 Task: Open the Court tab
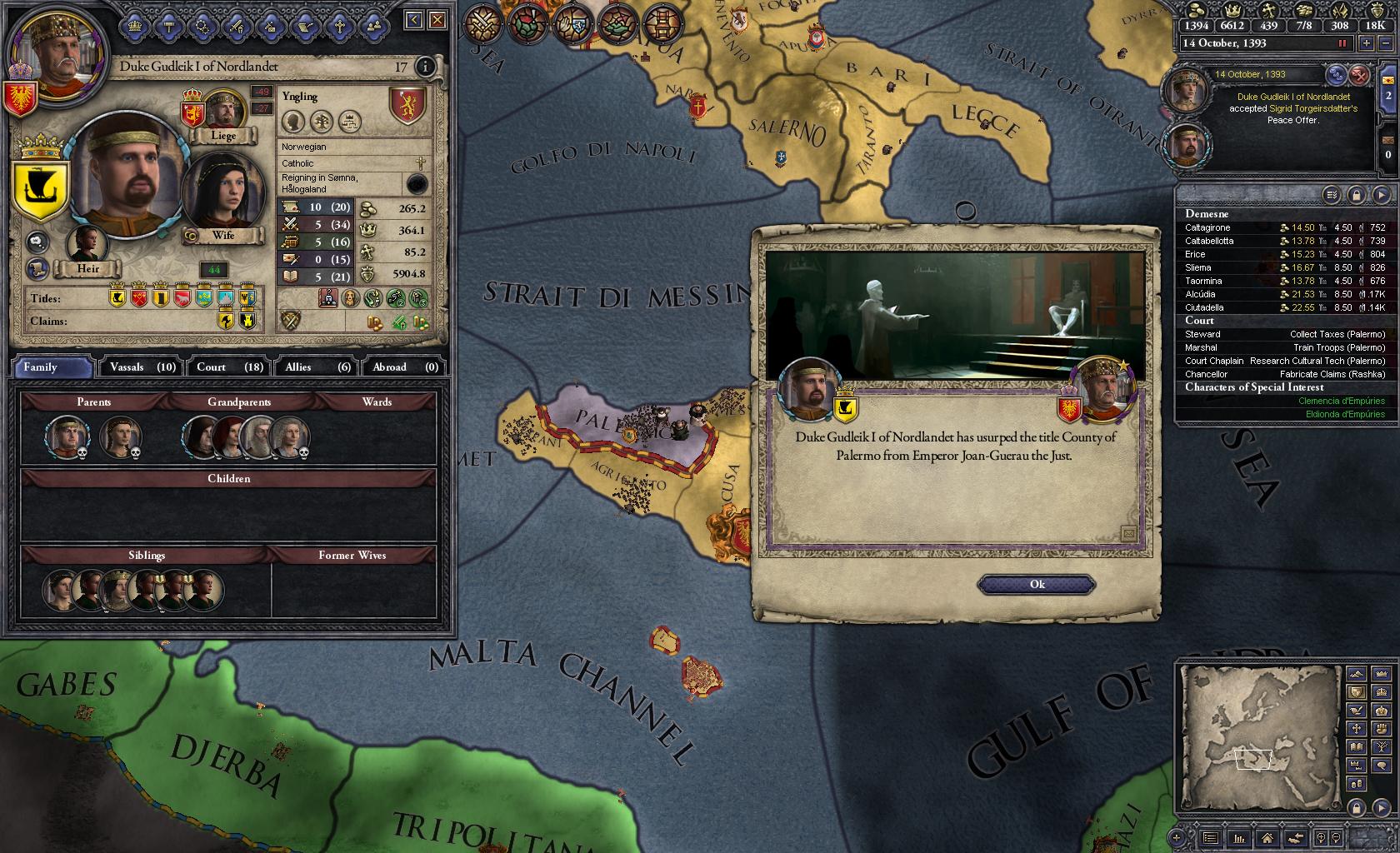(229, 367)
